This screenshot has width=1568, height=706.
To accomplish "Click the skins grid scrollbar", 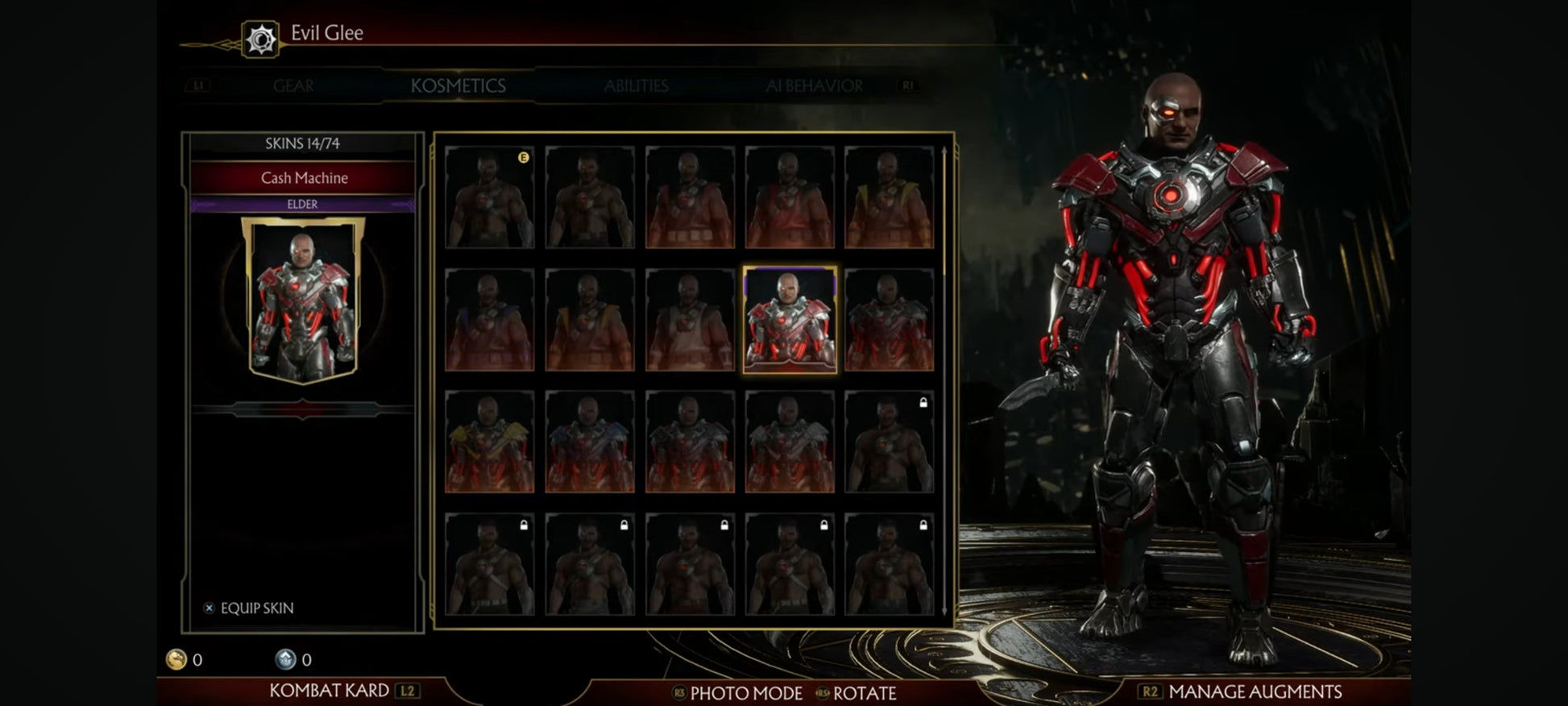I will 944,379.
